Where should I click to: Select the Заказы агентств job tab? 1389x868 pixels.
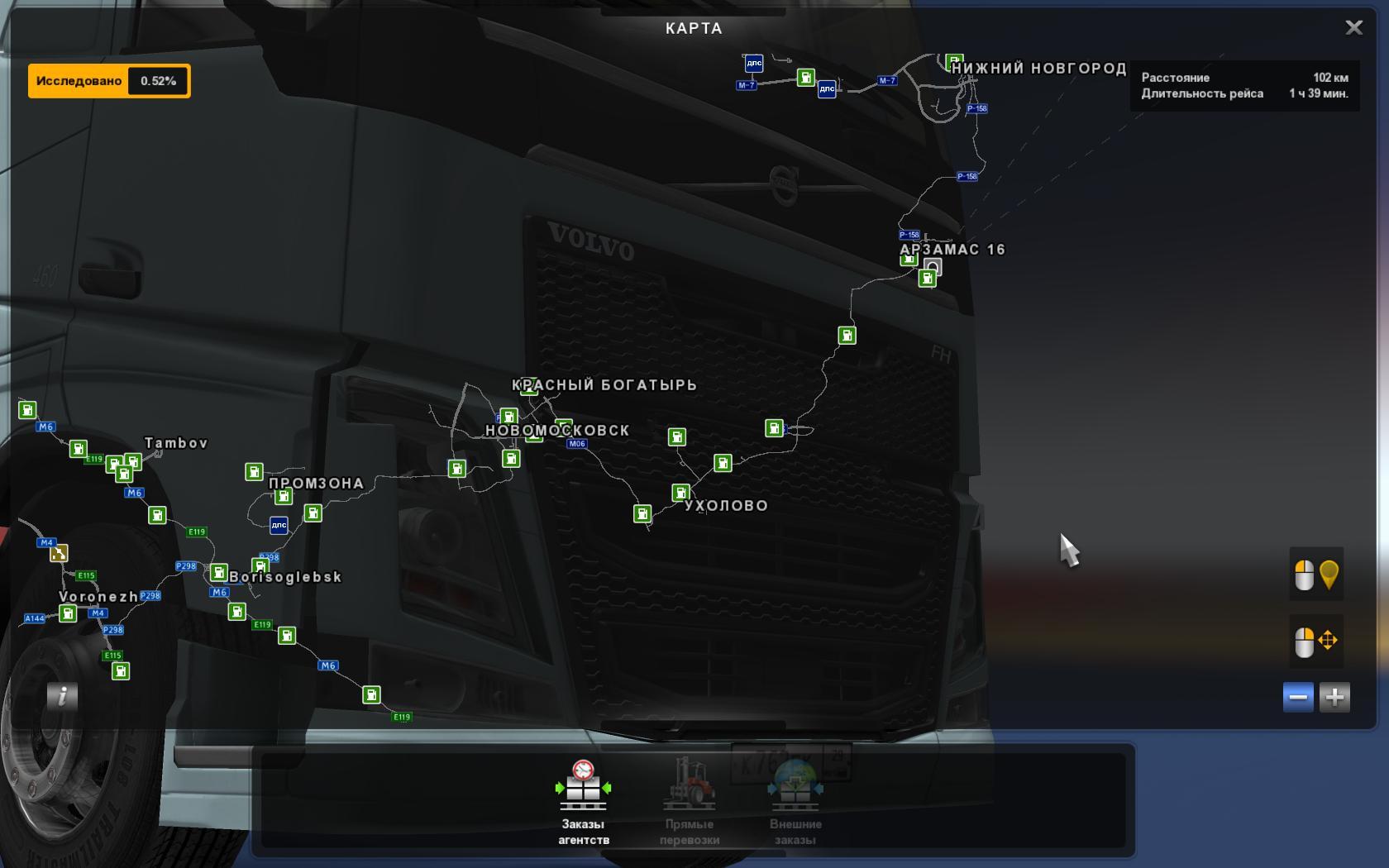click(584, 802)
